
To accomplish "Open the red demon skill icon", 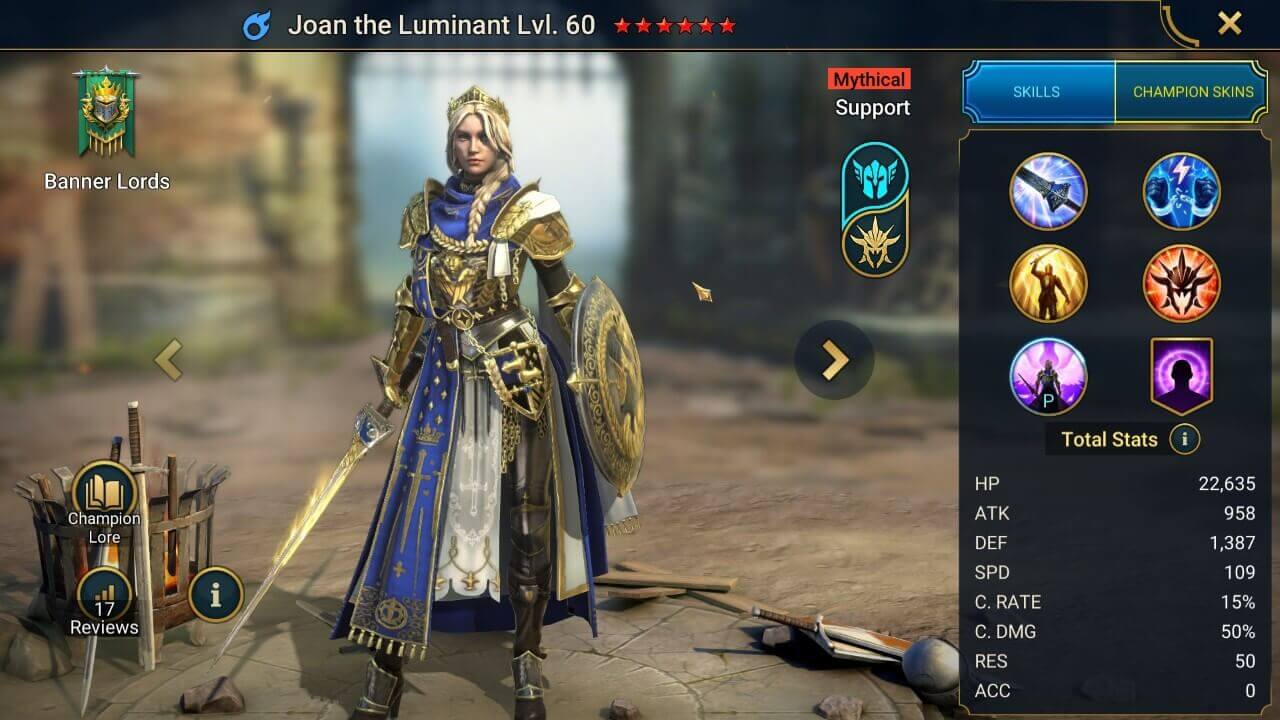I will (1182, 283).
